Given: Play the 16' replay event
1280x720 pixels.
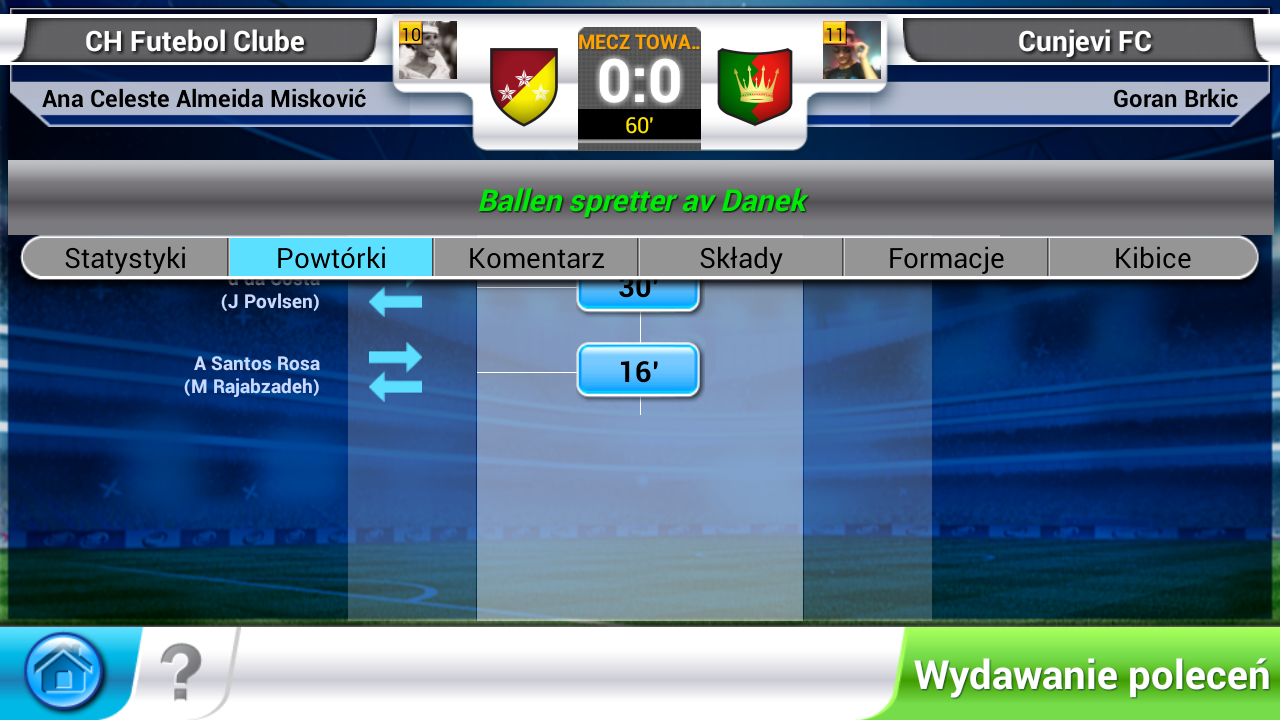Looking at the screenshot, I should tap(638, 370).
